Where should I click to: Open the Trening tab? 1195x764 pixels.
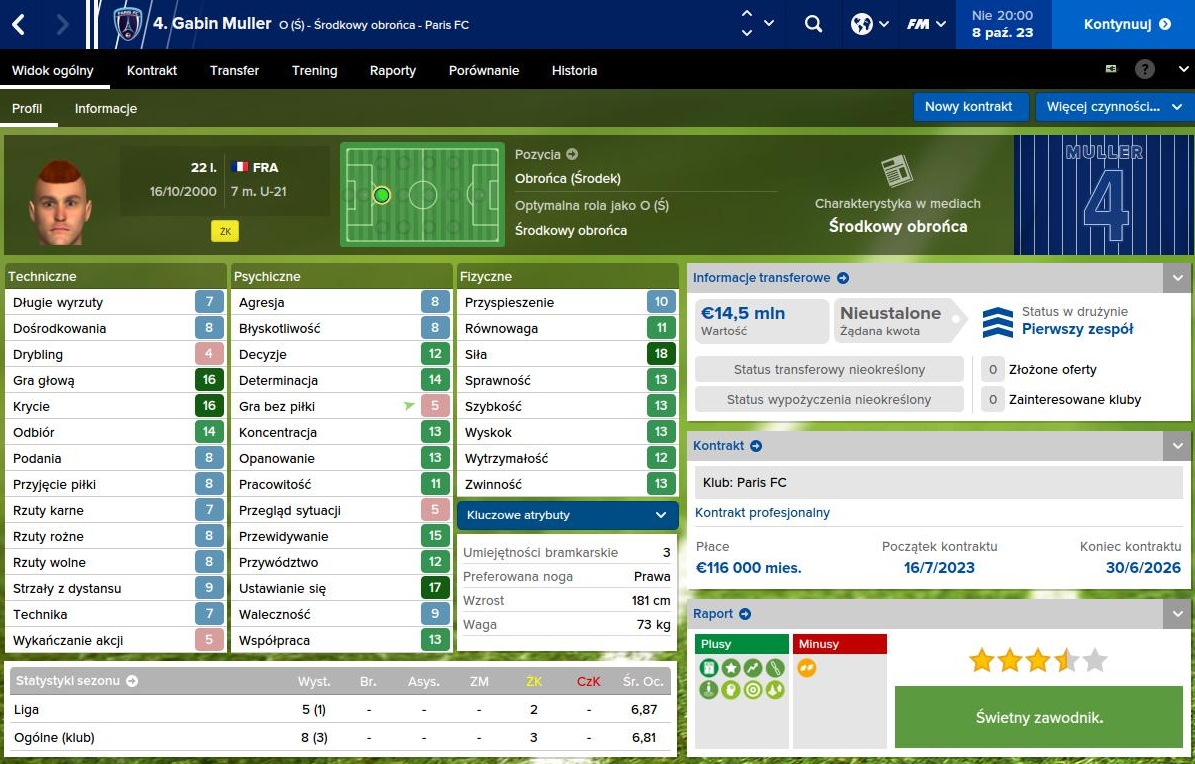tap(314, 71)
